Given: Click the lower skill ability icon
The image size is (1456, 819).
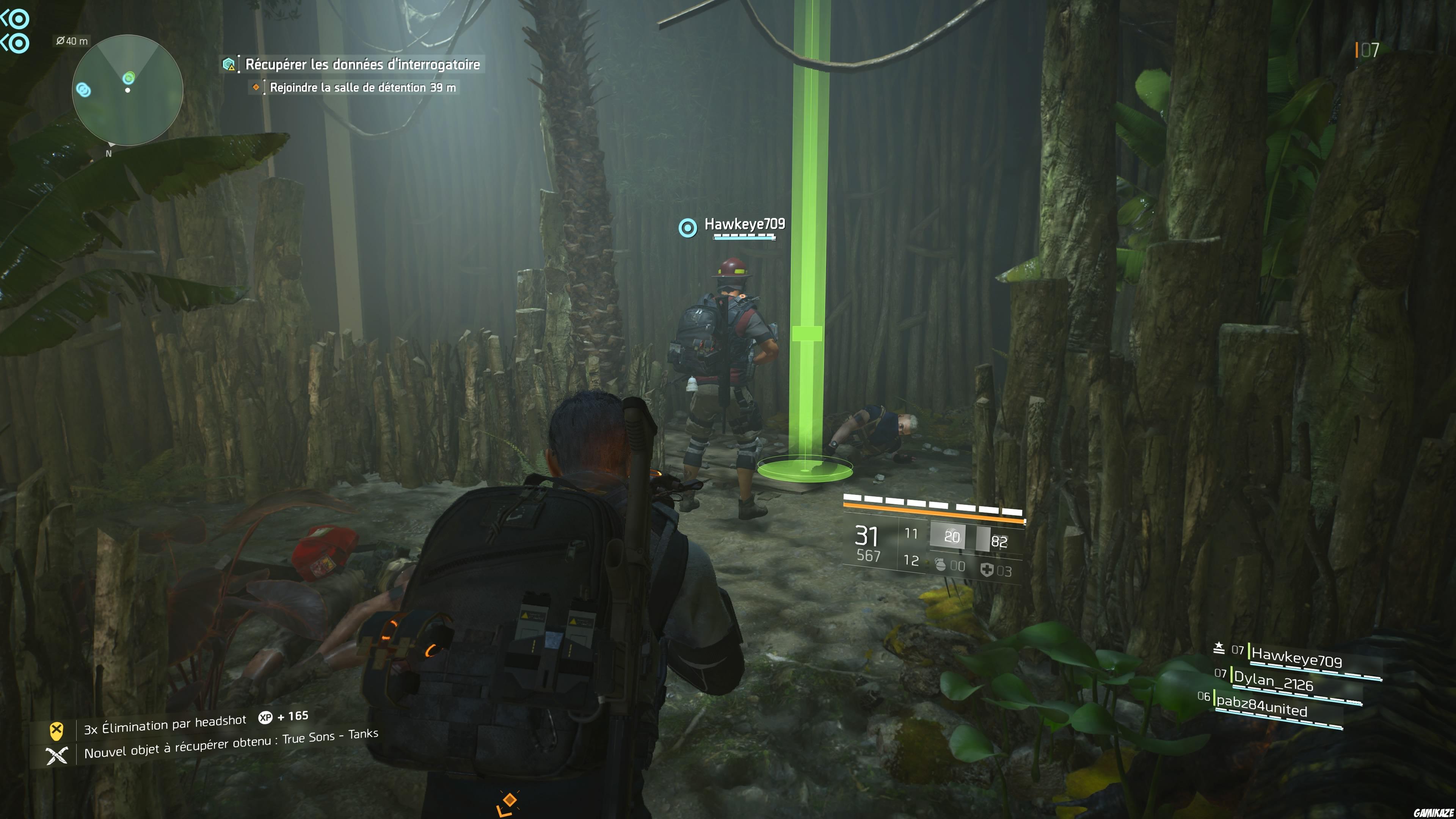Looking at the screenshot, I should click(x=20, y=42).
